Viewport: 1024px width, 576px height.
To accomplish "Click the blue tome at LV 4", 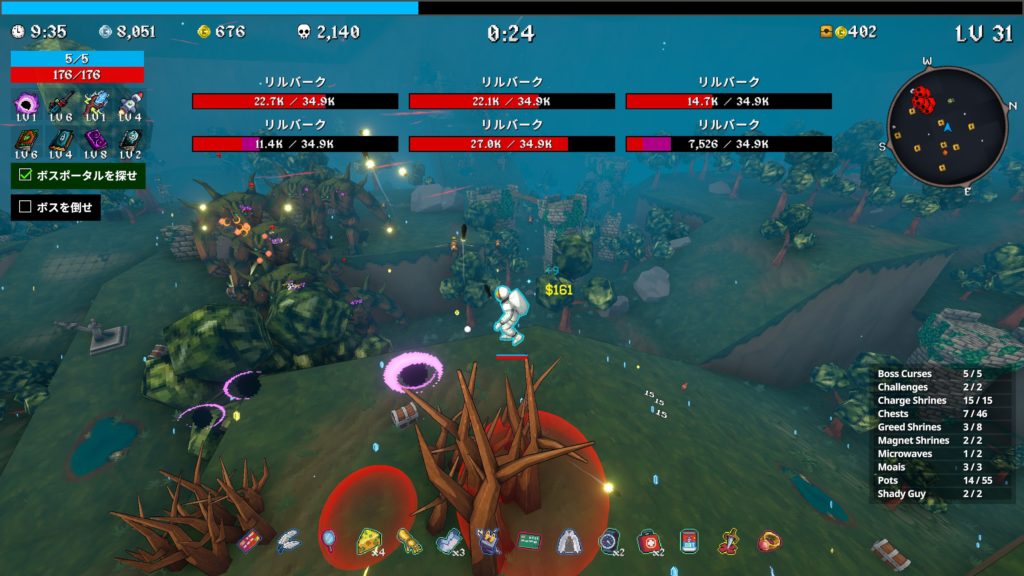I will coord(60,141).
